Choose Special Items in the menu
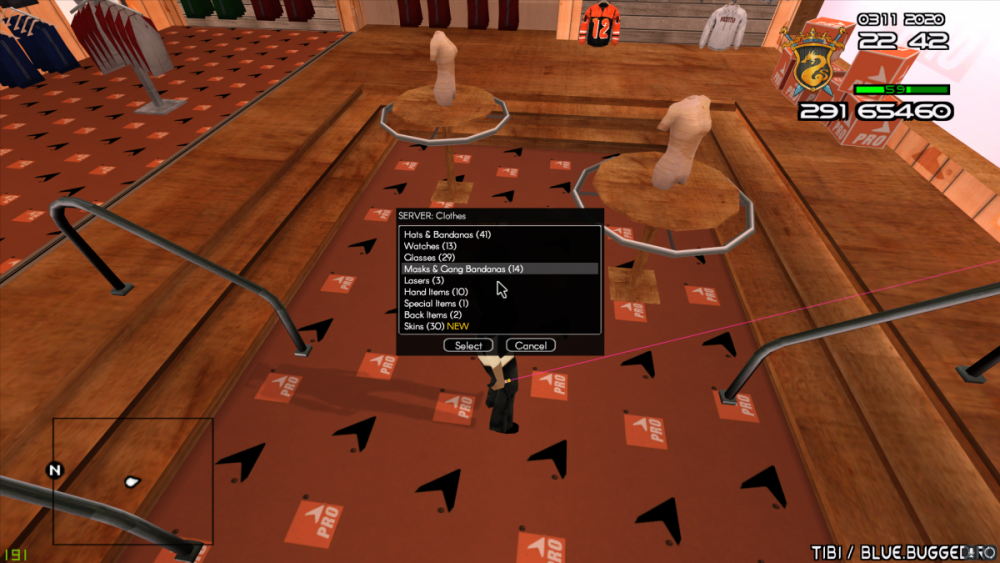This screenshot has width=1000, height=563. click(437, 303)
